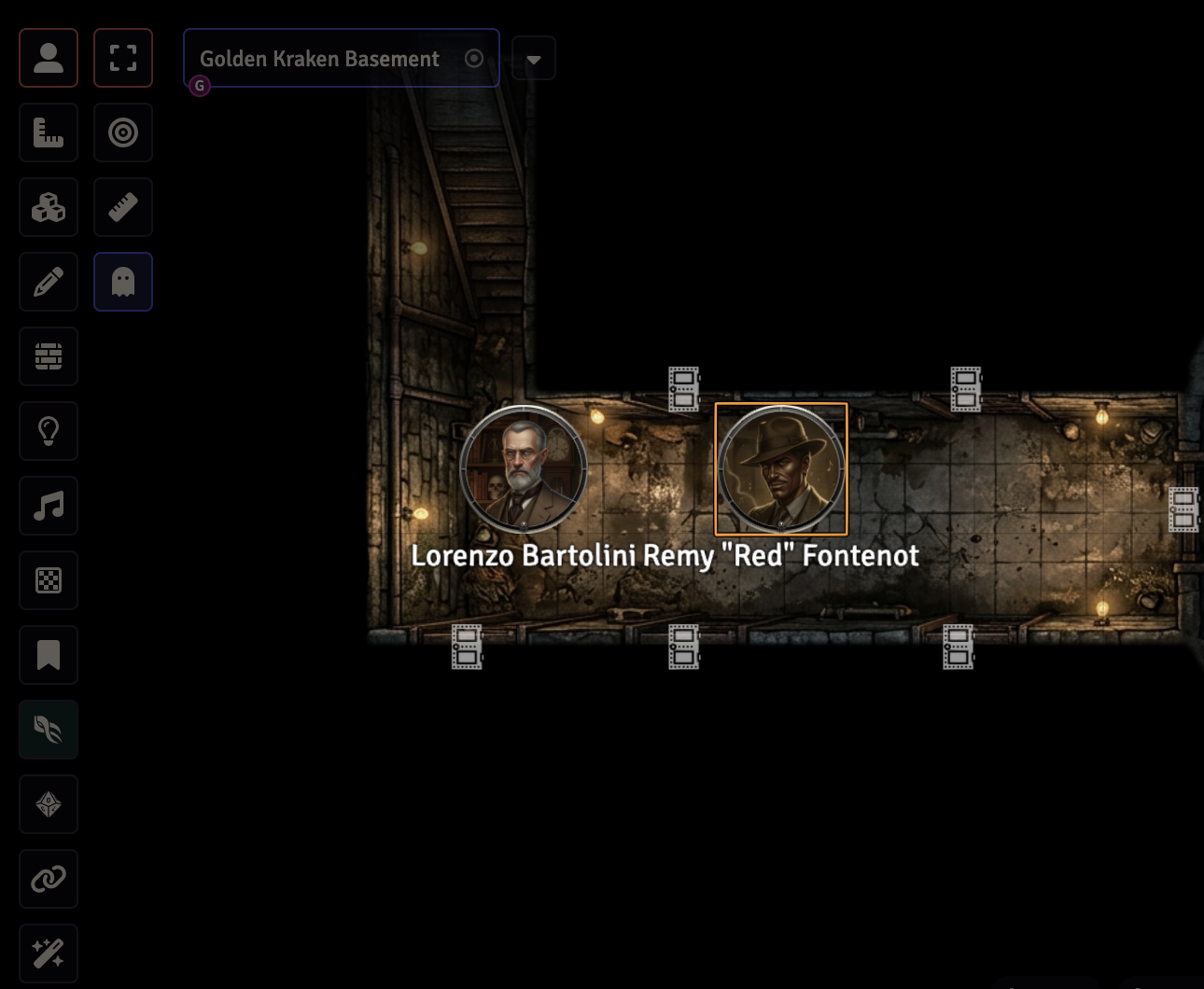Expand the scene navigation dropdown arrow
Viewport: 1204px width, 989px height.
click(x=534, y=59)
